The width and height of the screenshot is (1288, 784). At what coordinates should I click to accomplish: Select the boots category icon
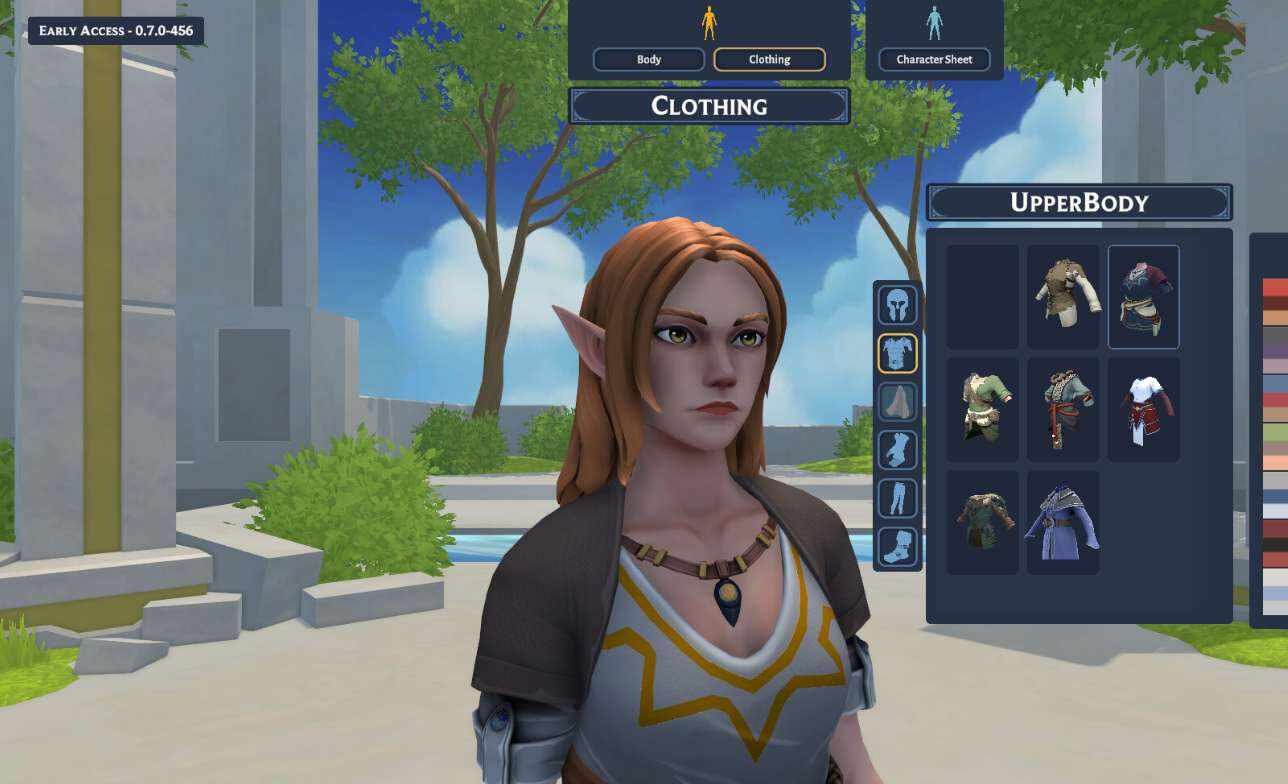[898, 547]
